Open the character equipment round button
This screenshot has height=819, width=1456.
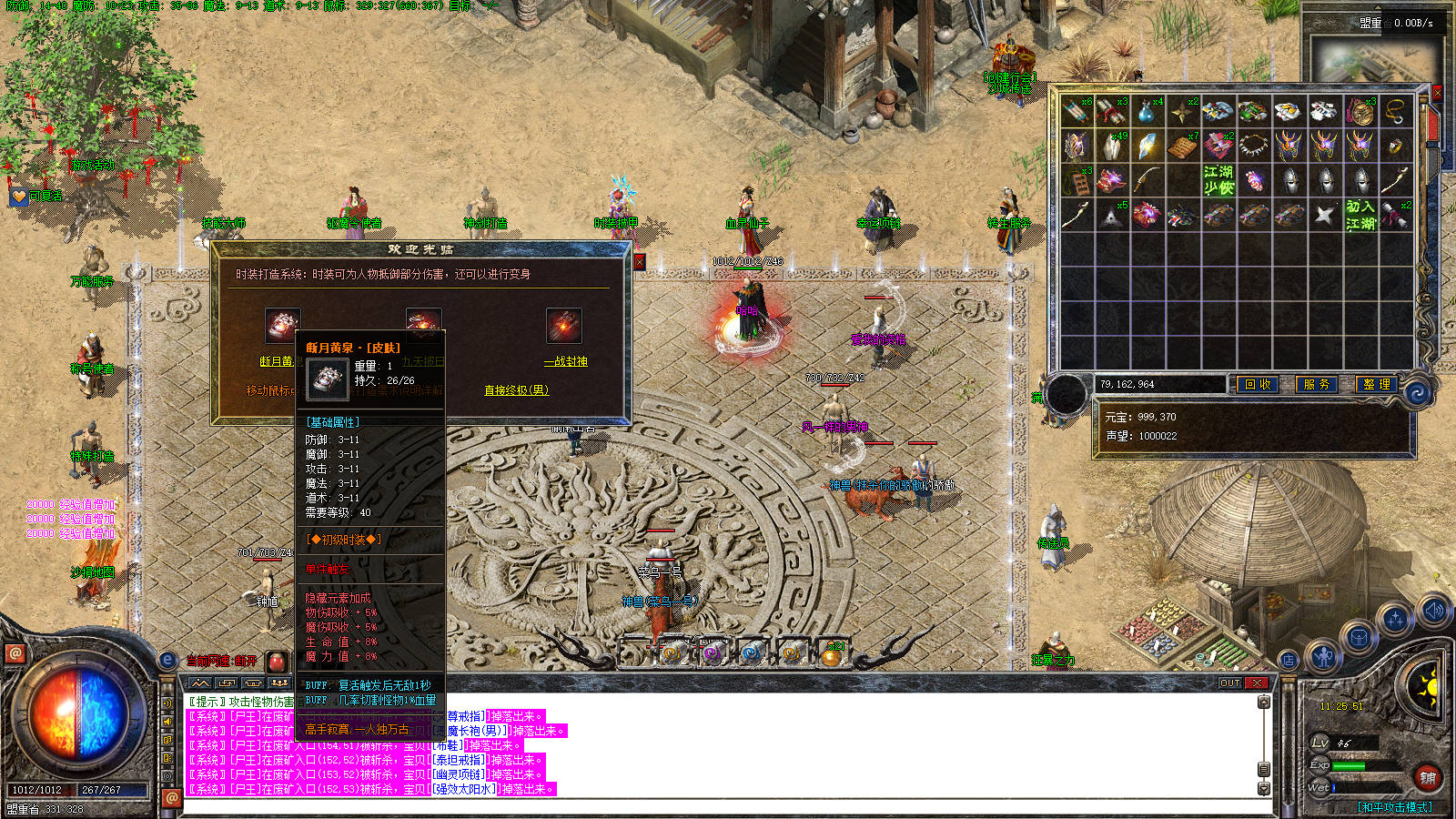pyautogui.click(x=1323, y=655)
